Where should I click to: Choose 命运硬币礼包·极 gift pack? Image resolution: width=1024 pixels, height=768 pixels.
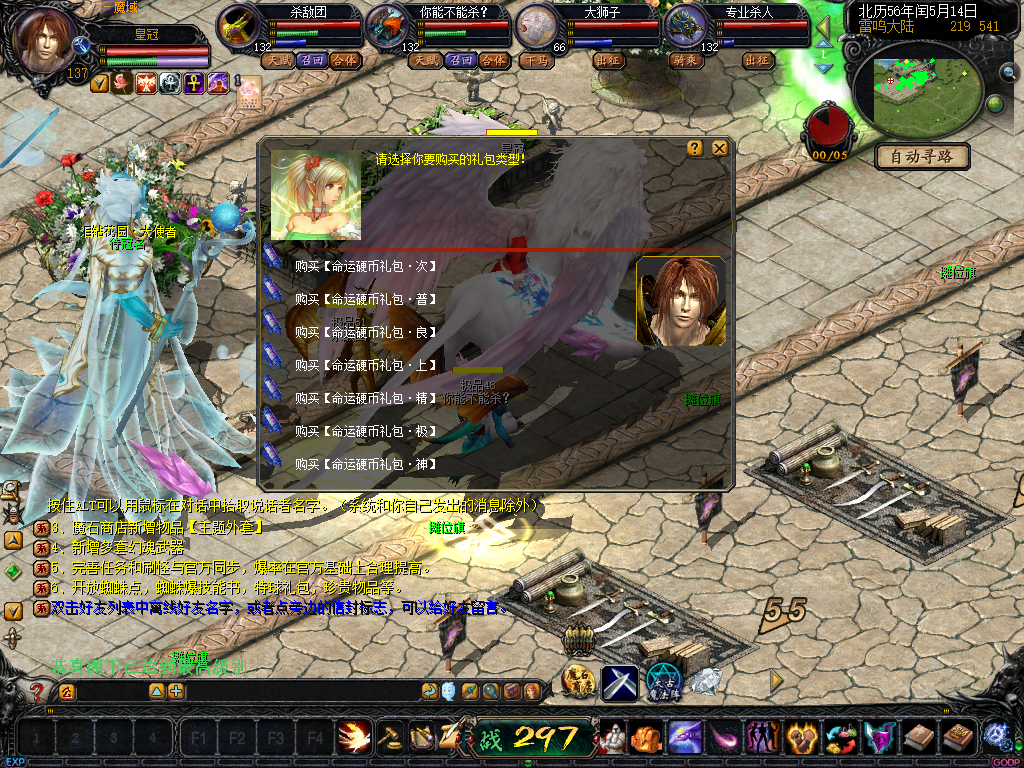click(366, 431)
